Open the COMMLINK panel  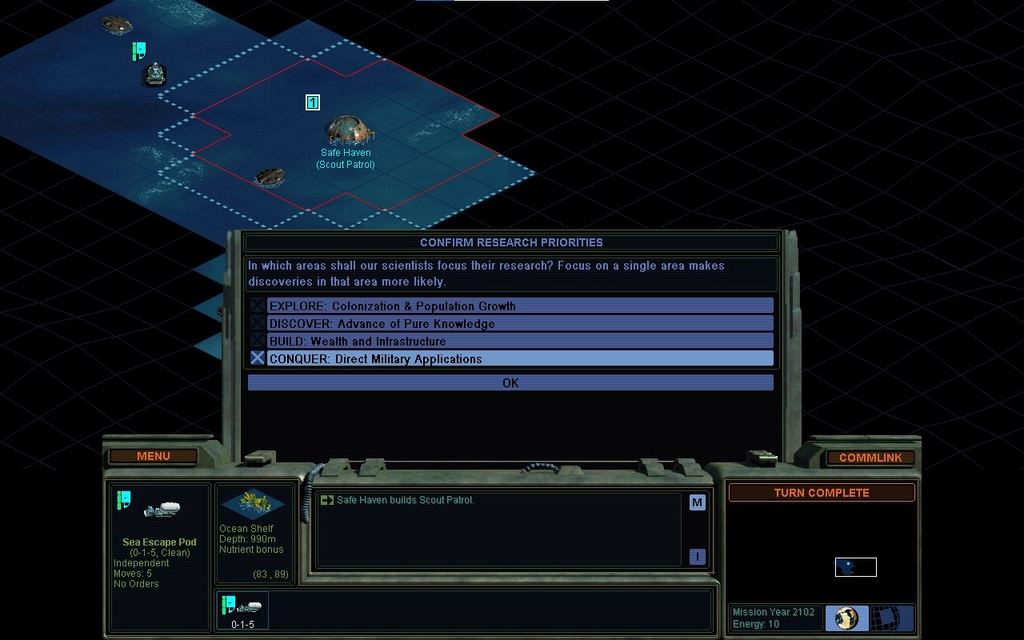870,458
